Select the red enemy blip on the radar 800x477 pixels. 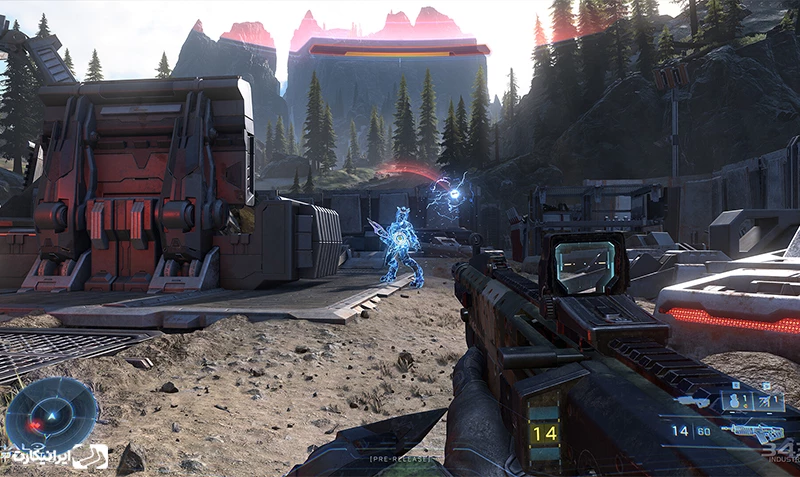point(36,426)
